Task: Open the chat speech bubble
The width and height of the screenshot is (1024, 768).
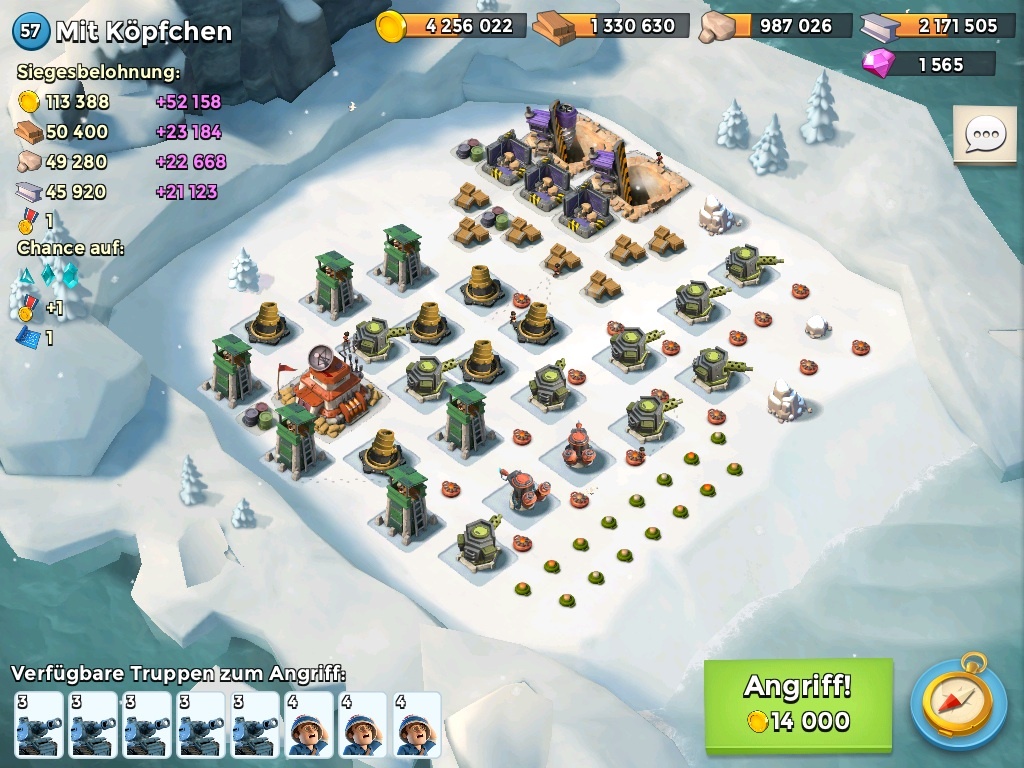Action: coord(985,134)
